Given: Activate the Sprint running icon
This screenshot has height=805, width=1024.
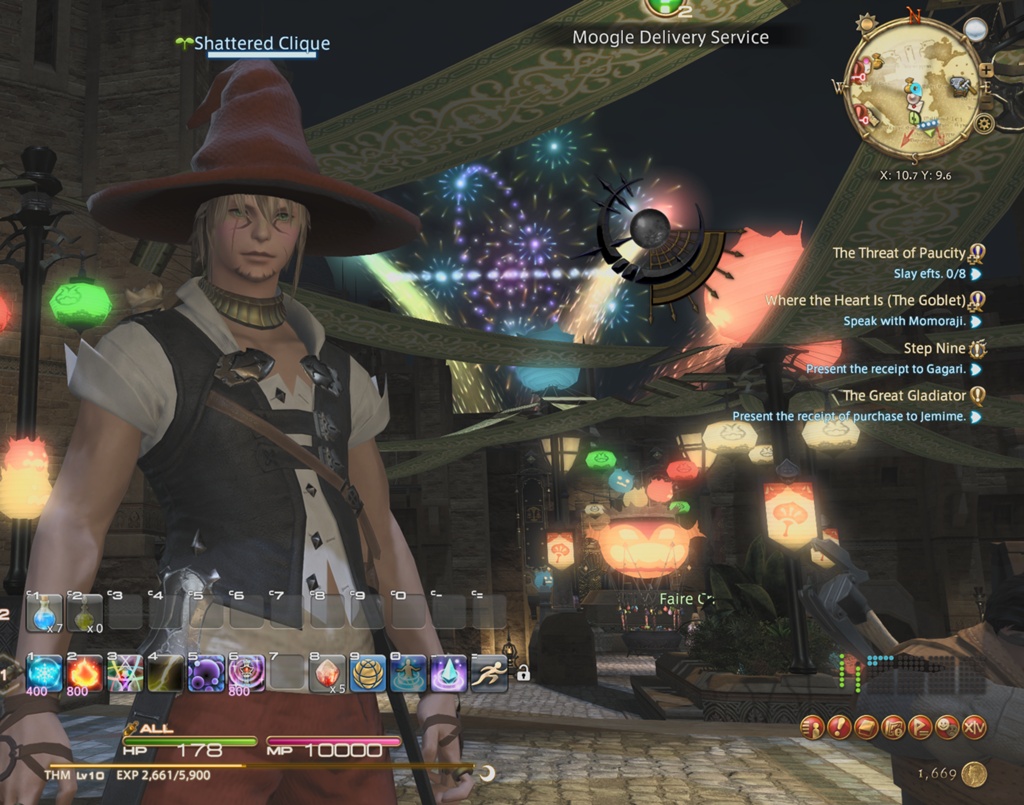Looking at the screenshot, I should (x=490, y=674).
